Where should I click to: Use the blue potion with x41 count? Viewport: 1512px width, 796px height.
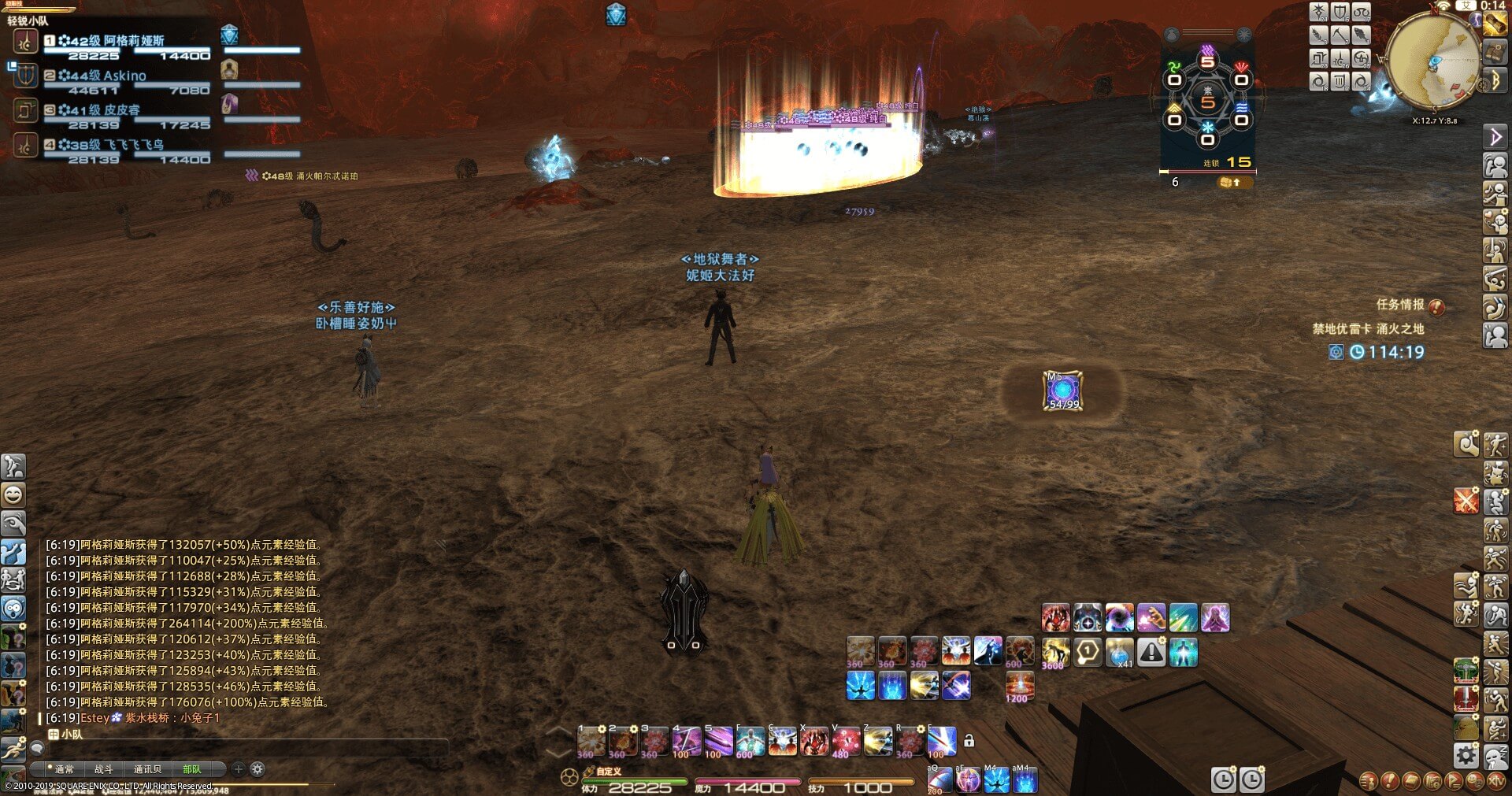point(1119,652)
